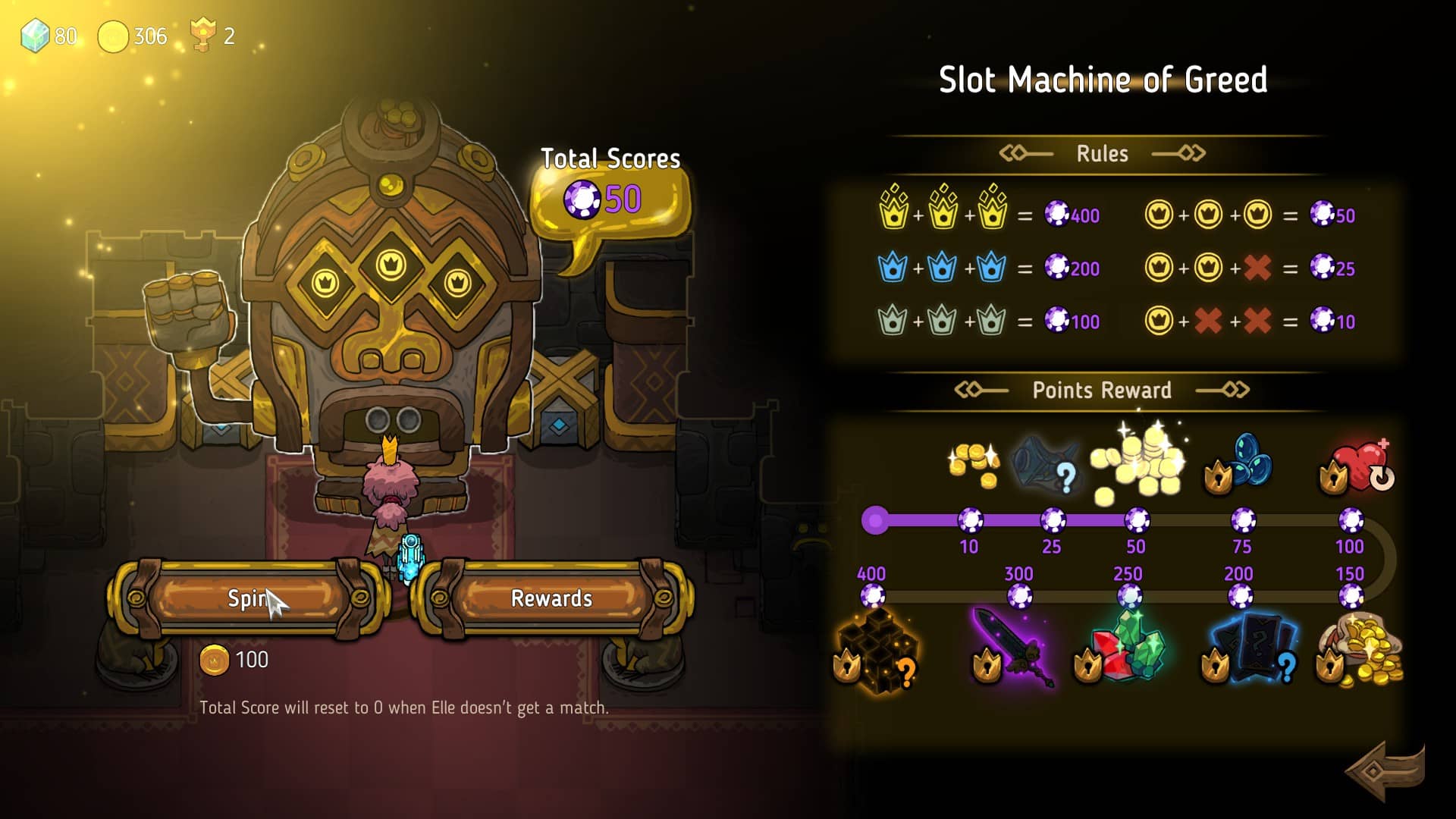Go back using the arrow button
This screenshot has height=819, width=1456.
[1385, 770]
